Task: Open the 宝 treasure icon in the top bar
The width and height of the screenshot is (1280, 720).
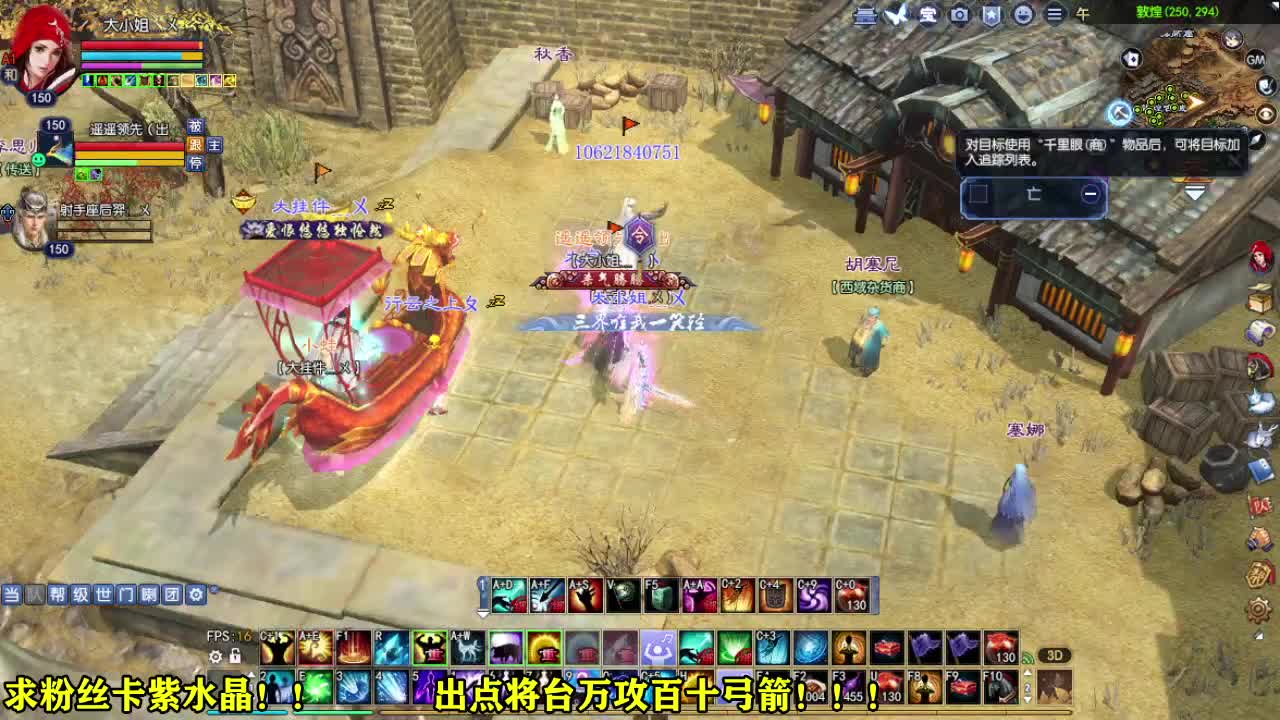Action: point(928,15)
